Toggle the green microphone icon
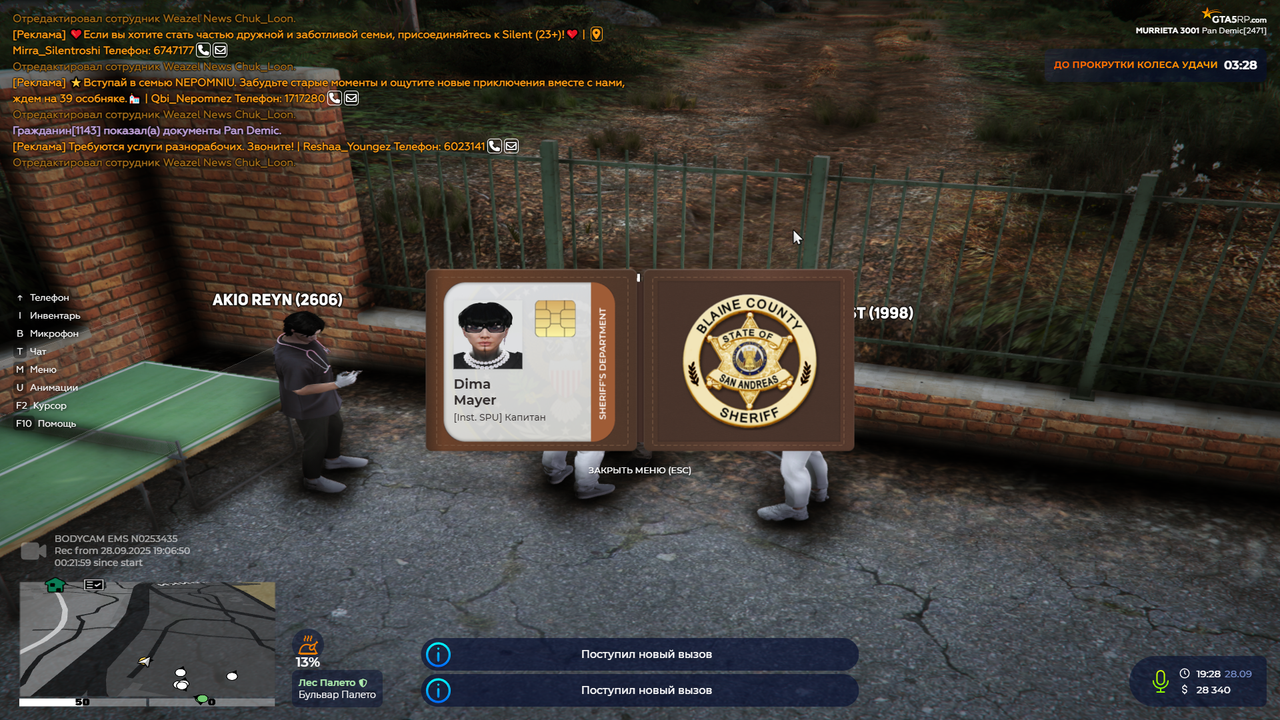The width and height of the screenshot is (1280, 720). click(x=1160, y=681)
